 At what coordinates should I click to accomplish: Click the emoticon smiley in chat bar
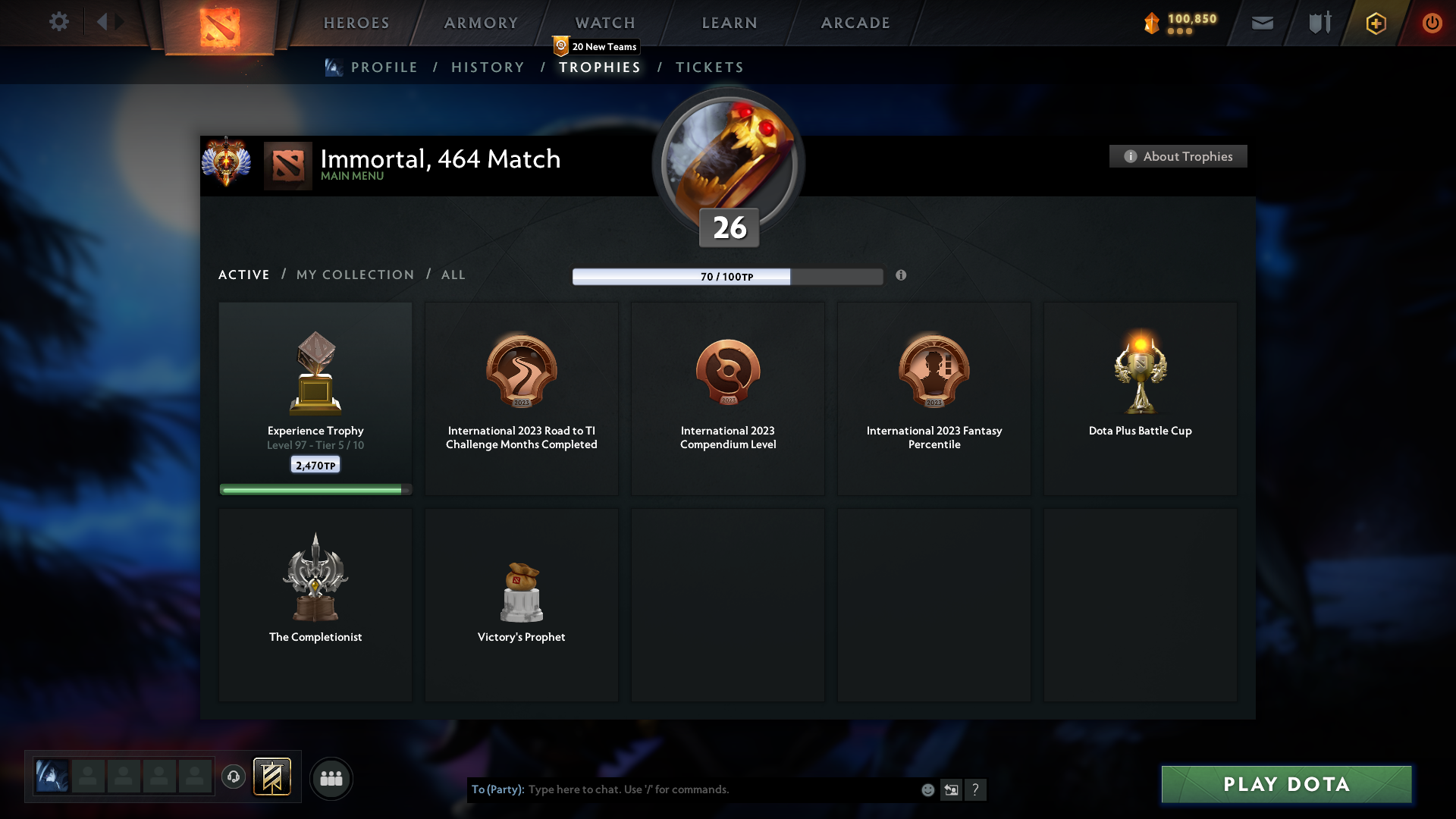coord(927,789)
